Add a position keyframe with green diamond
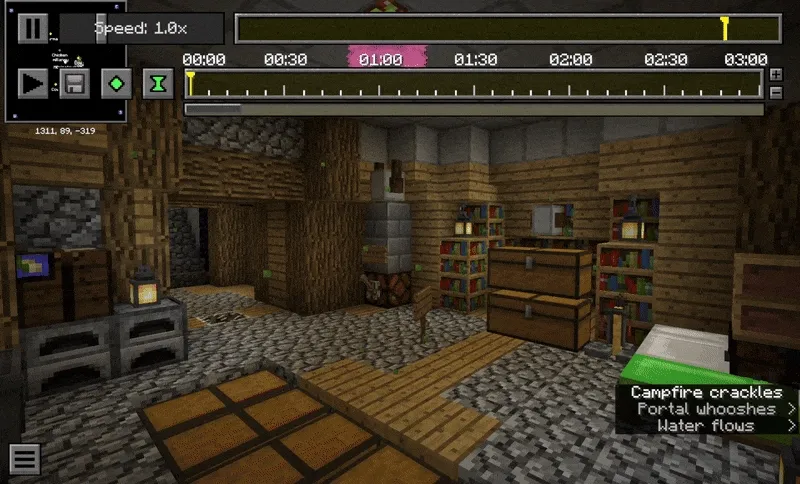Screen dimensions: 800x484 117,83
